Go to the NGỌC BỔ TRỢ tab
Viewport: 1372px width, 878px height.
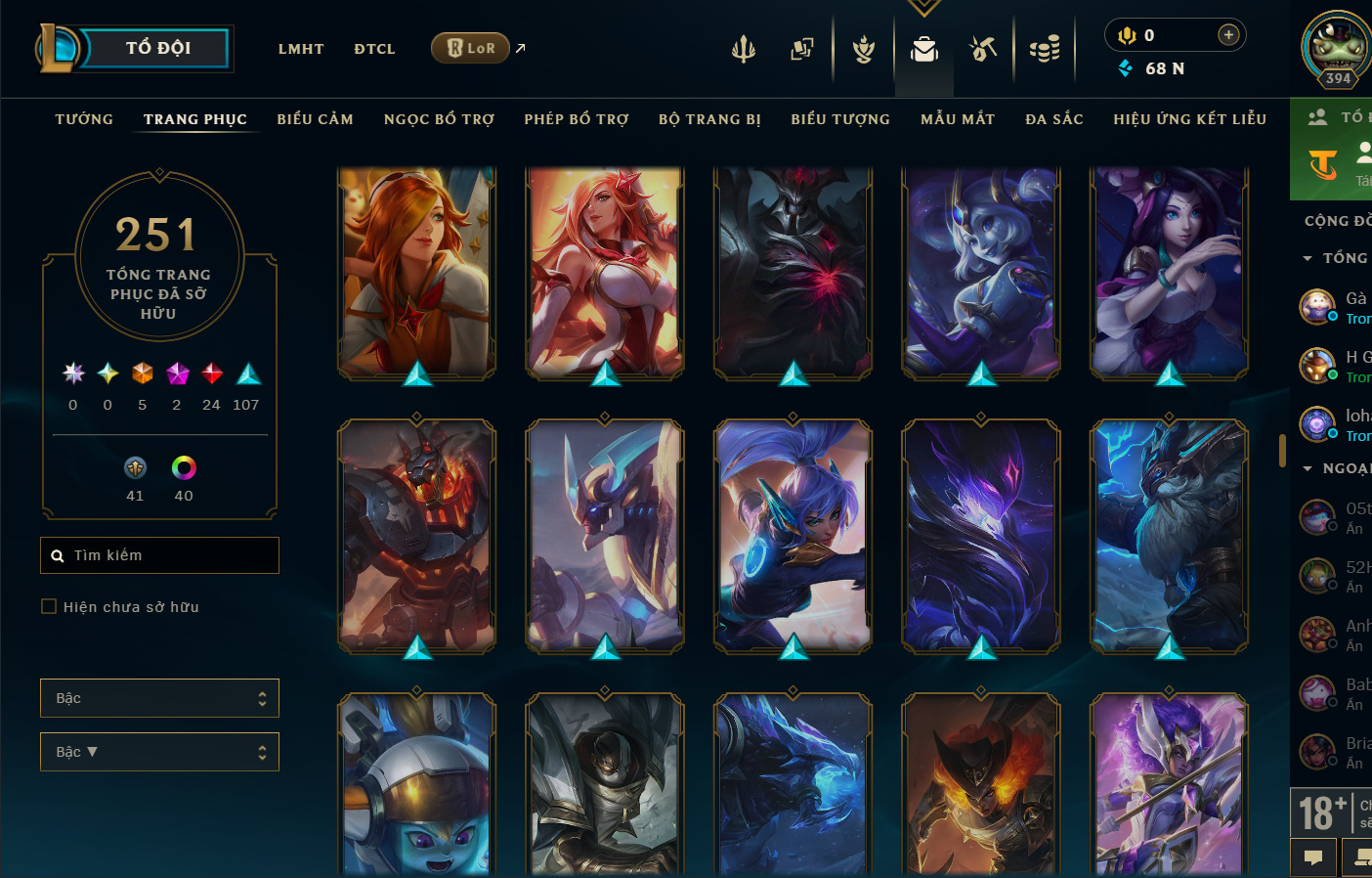pos(439,119)
